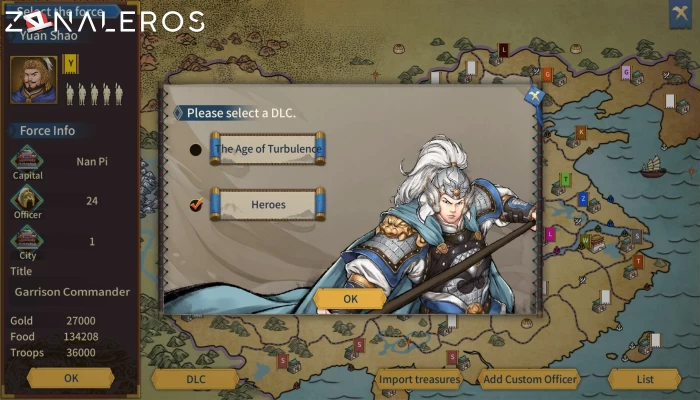Add Custom Officer
Screen dimensions: 700x400
(x=529, y=379)
